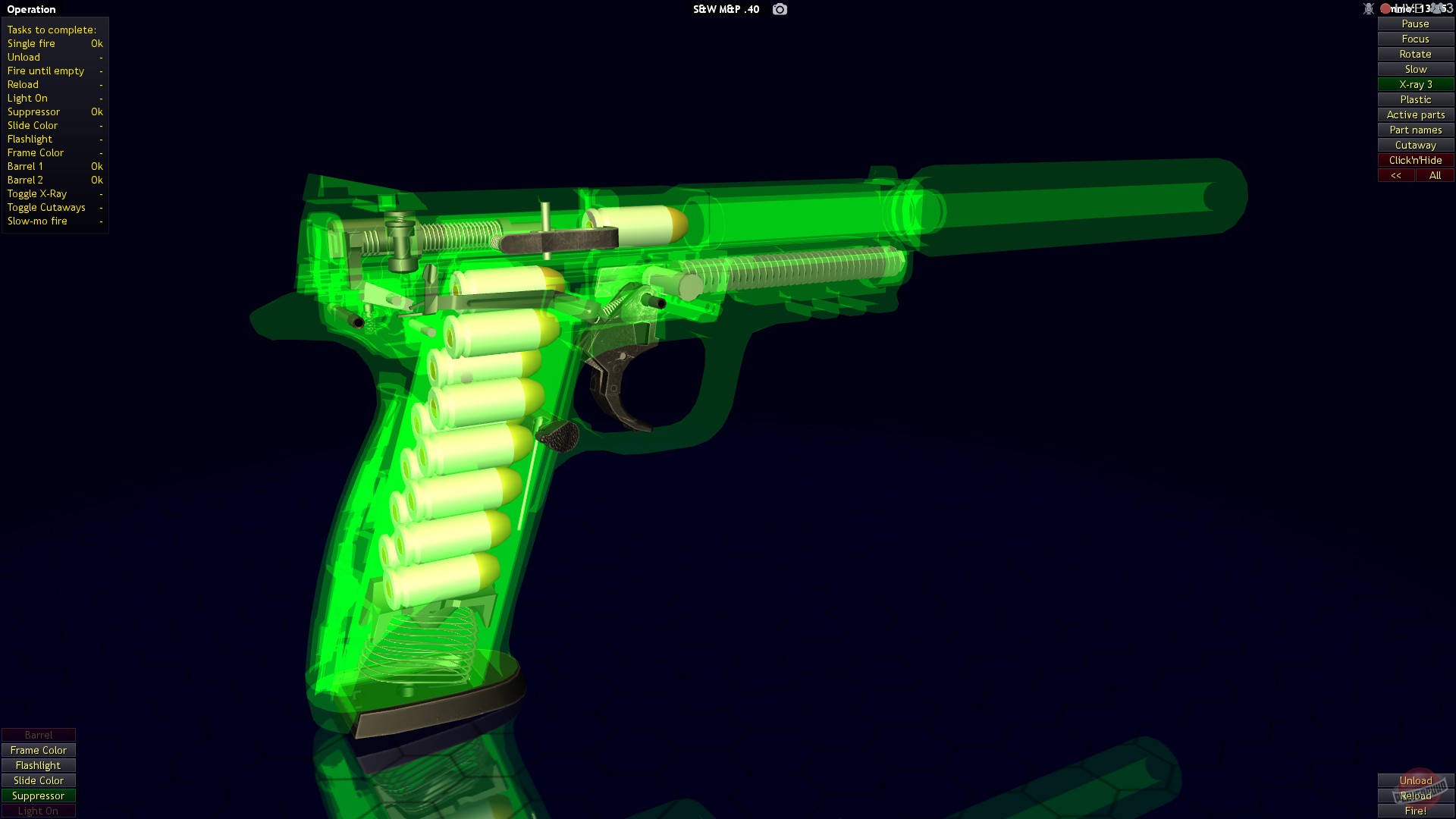Select Slow-mo fire from the task list
This screenshot has width=1456, height=819.
pos(38,221)
